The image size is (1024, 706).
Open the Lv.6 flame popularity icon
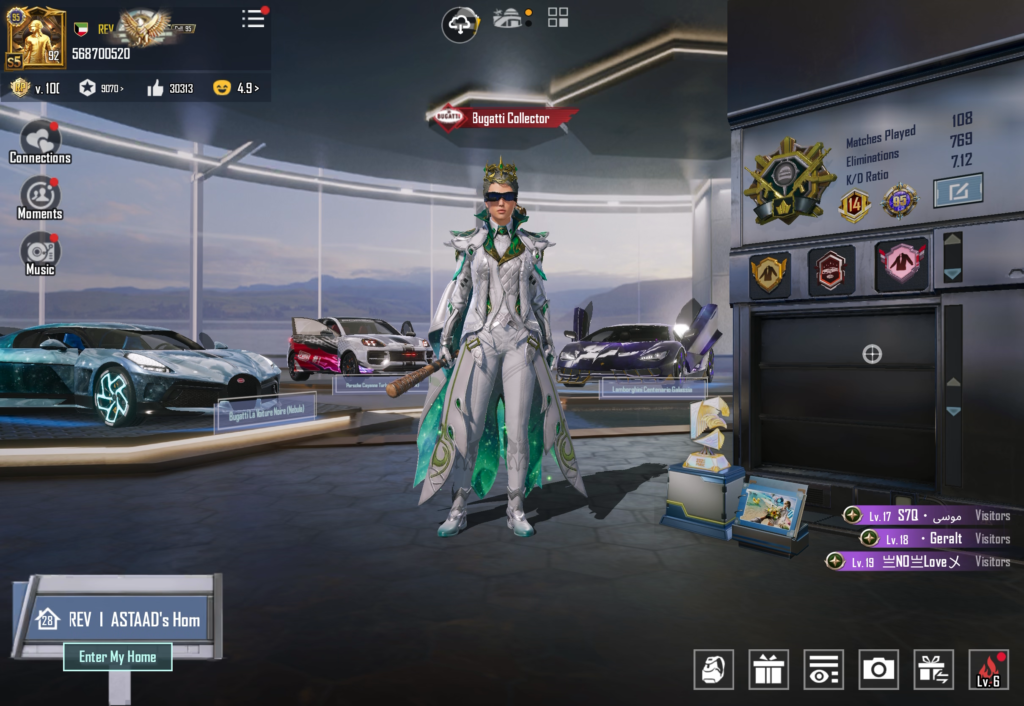point(988,669)
